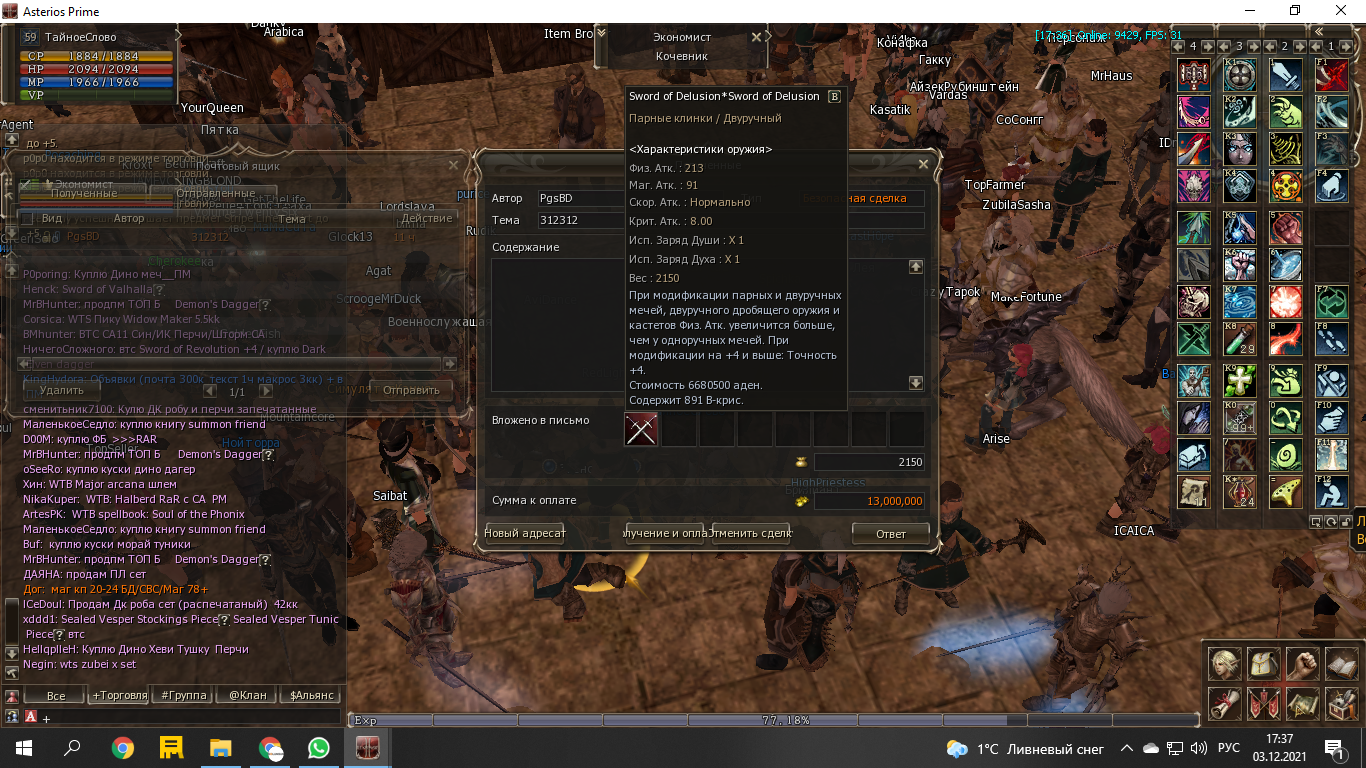Viewport: 1366px width, 768px height.
Task: Select the mail from PgsBD
Action: tap(83, 237)
